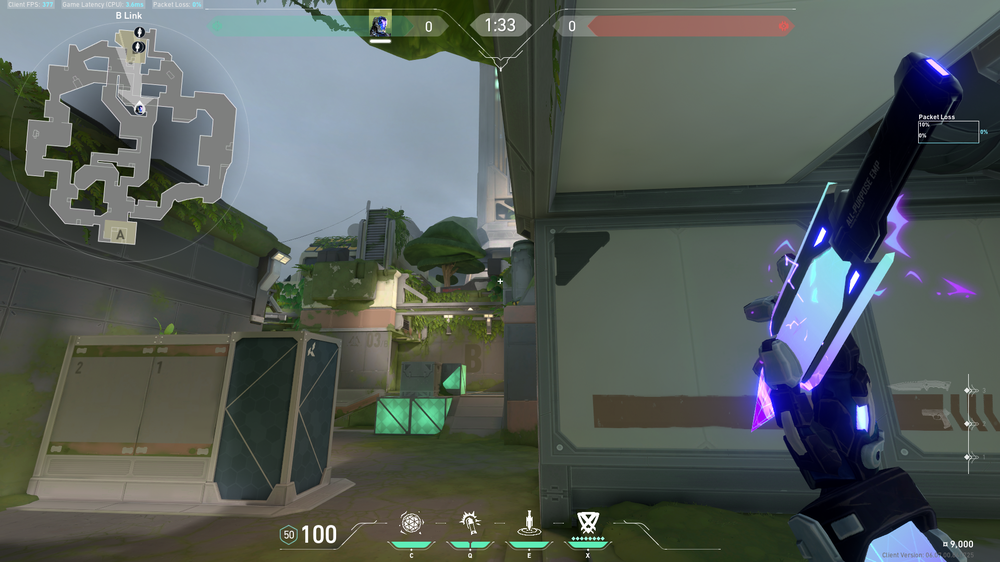Trigger the E slot dagger ability
This screenshot has height=562, width=1000.
pyautogui.click(x=527, y=522)
